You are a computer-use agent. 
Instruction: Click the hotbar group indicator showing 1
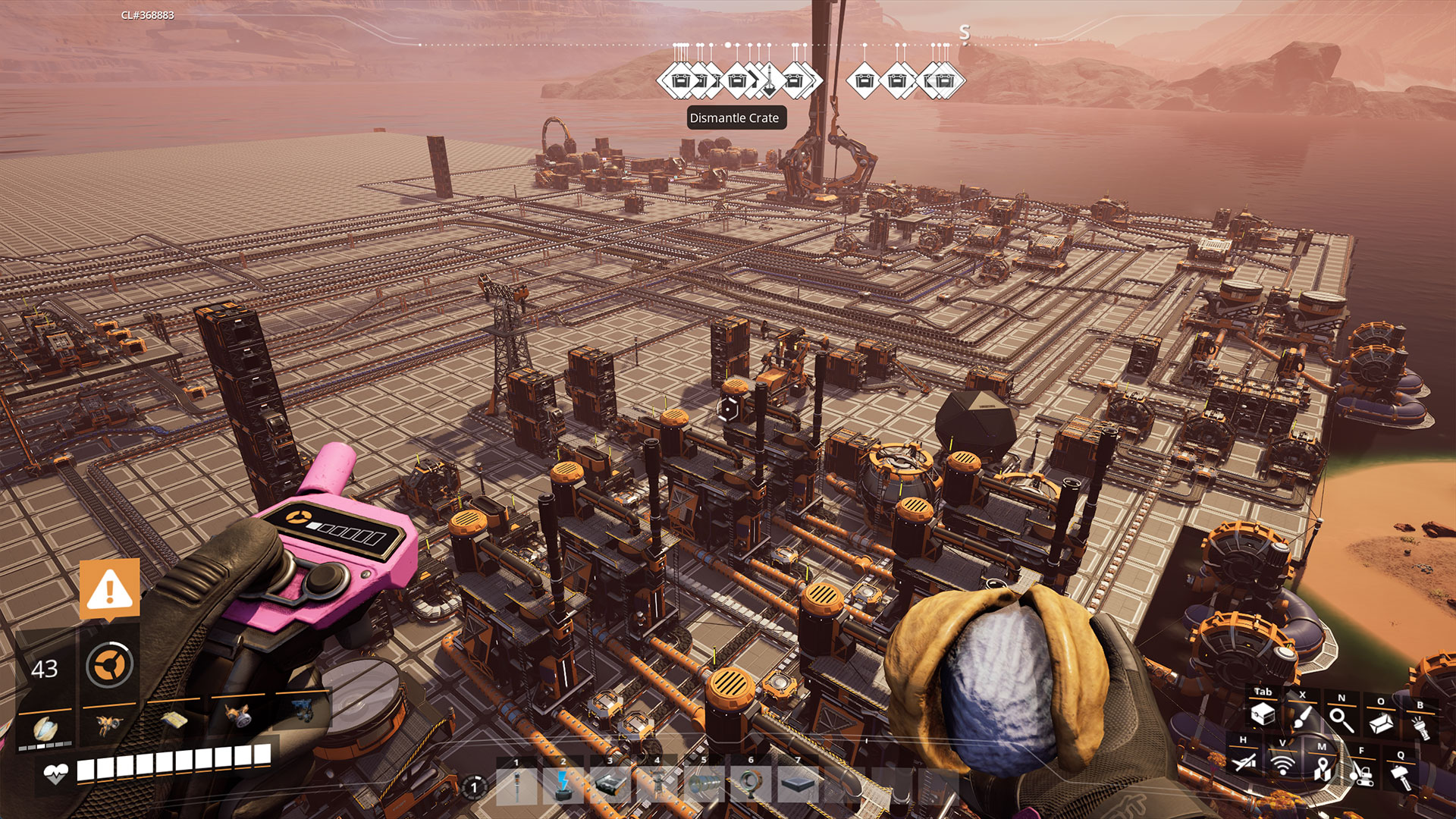pyautogui.click(x=473, y=786)
